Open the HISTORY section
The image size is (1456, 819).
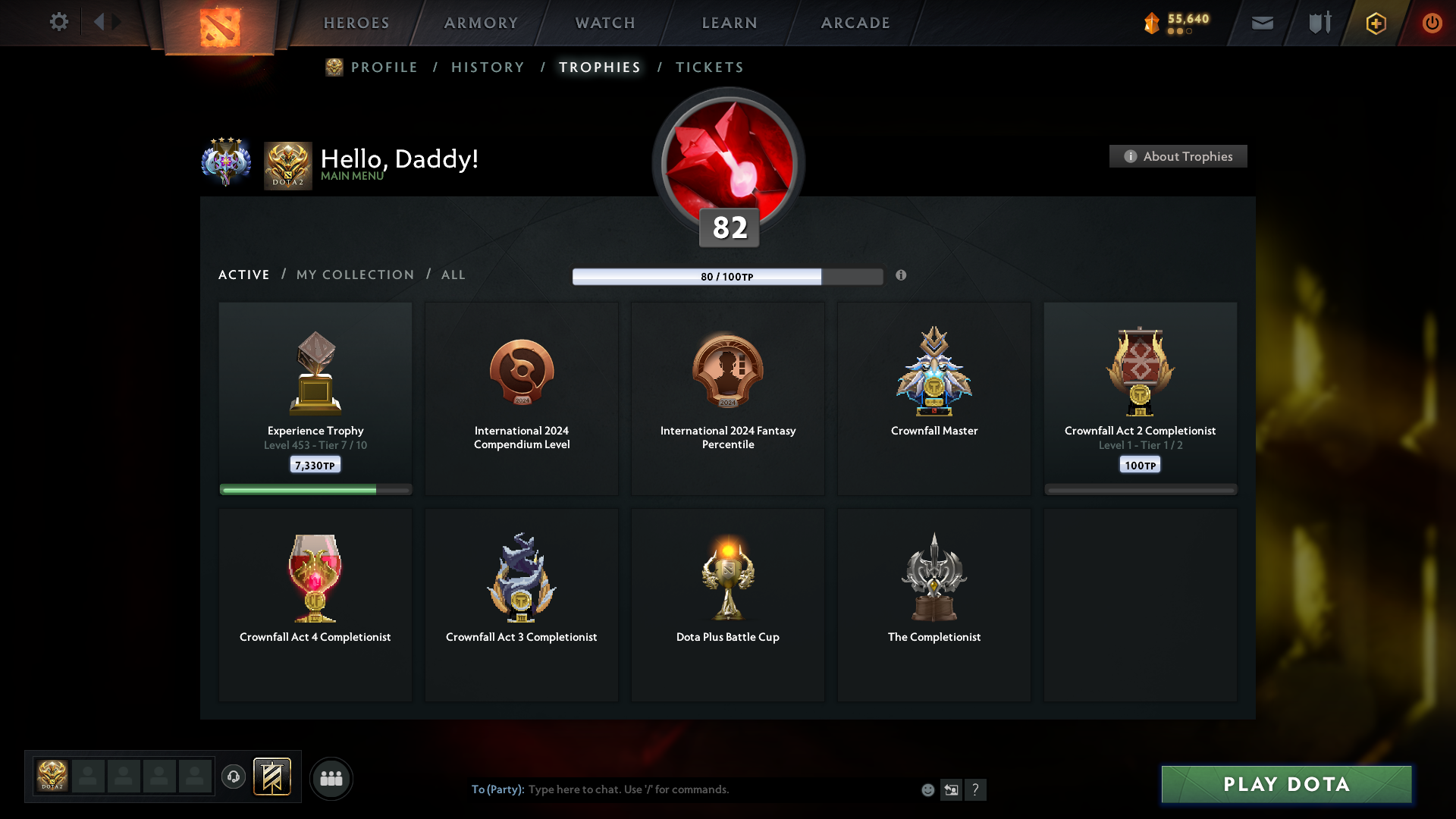pos(487,67)
